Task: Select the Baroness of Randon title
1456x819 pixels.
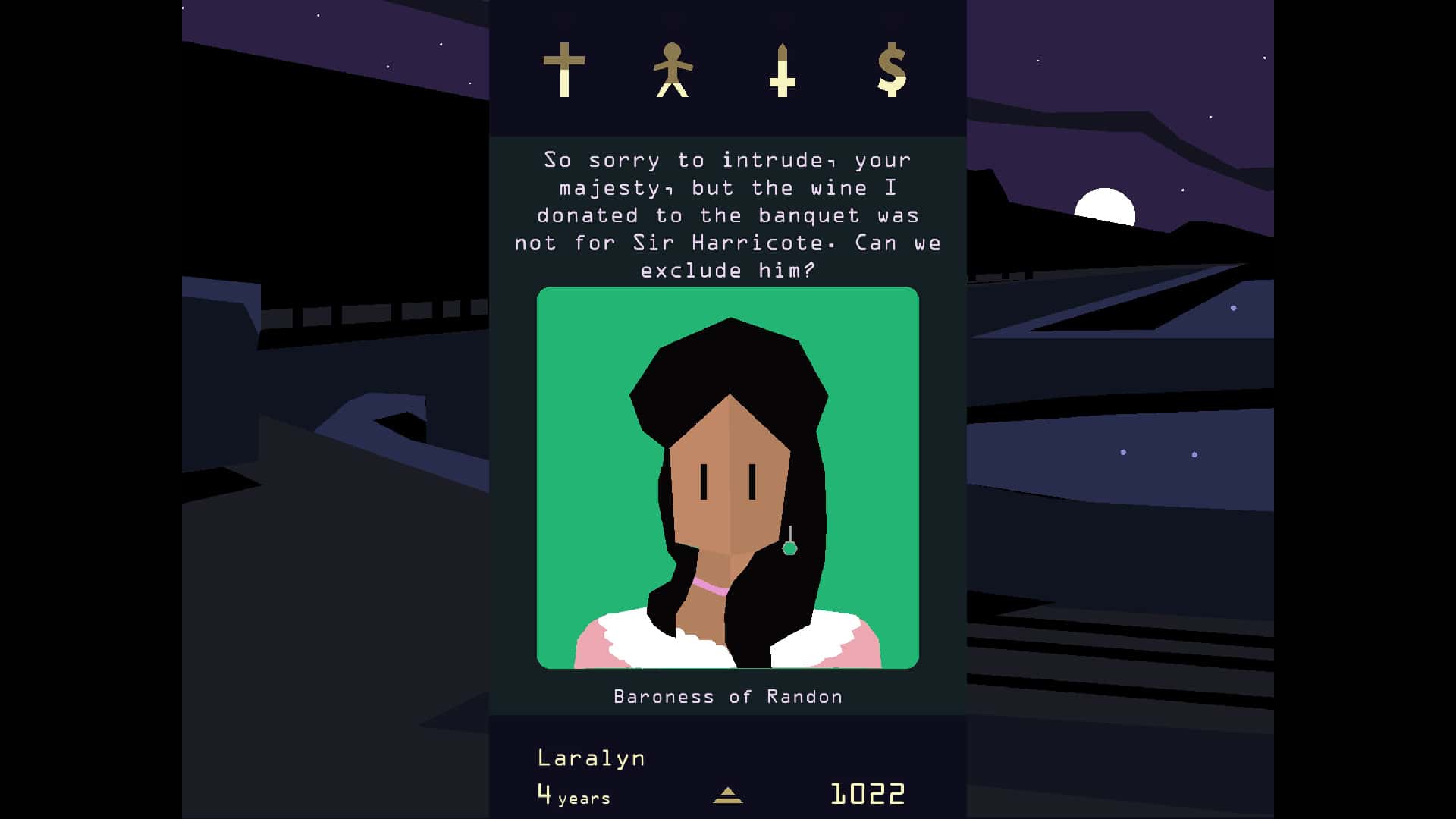Action: 727,696
